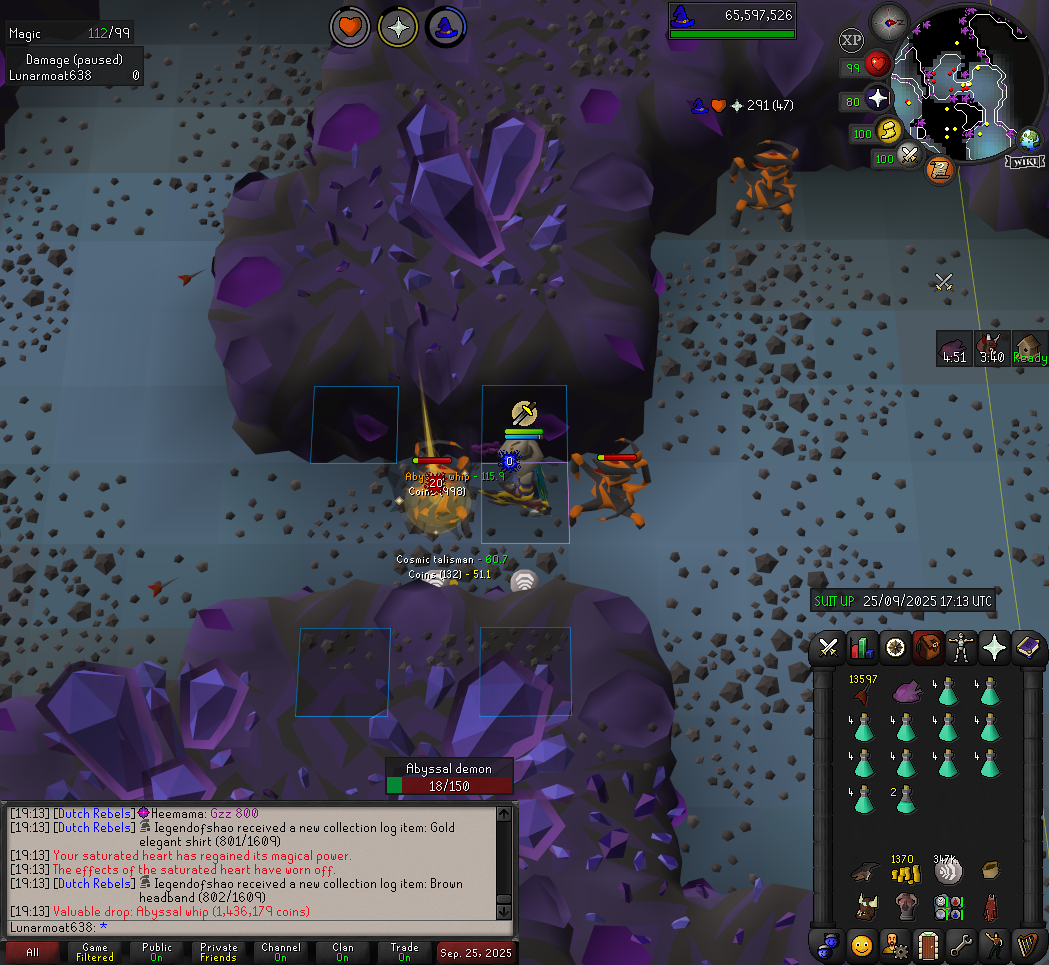1049x965 pixels.
Task: Select the rune pouch in inventory
Action: pos(947,907)
